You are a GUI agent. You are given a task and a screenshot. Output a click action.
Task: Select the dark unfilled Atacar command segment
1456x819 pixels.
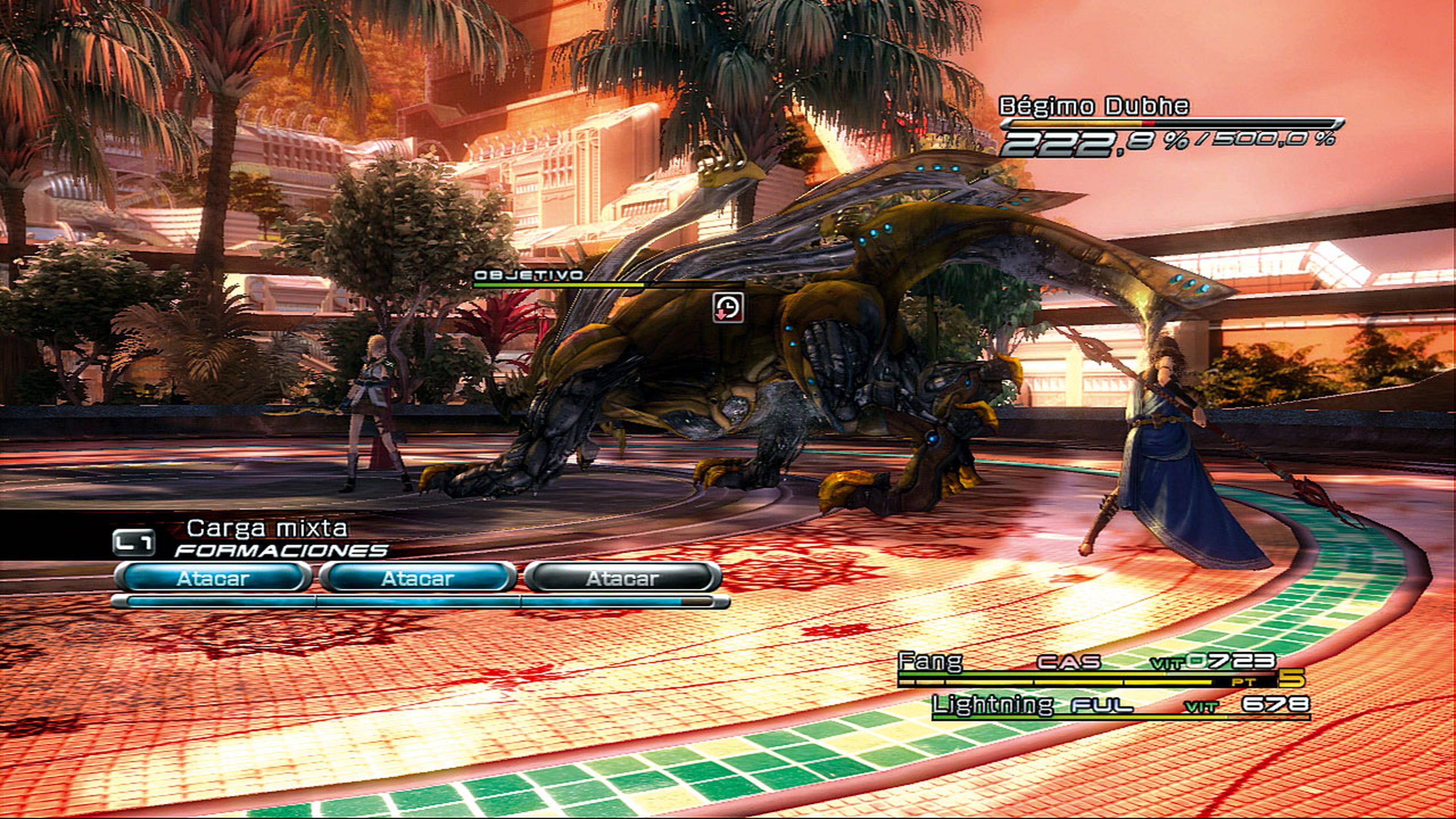pyautogui.click(x=622, y=578)
